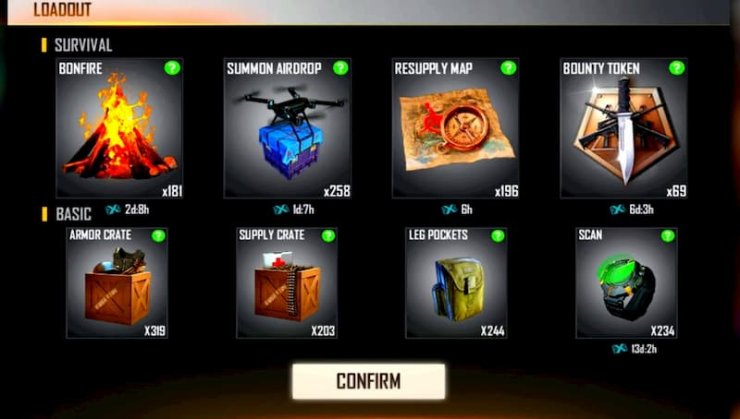
Task: Show help info for Summon Airdrop
Action: tap(340, 68)
